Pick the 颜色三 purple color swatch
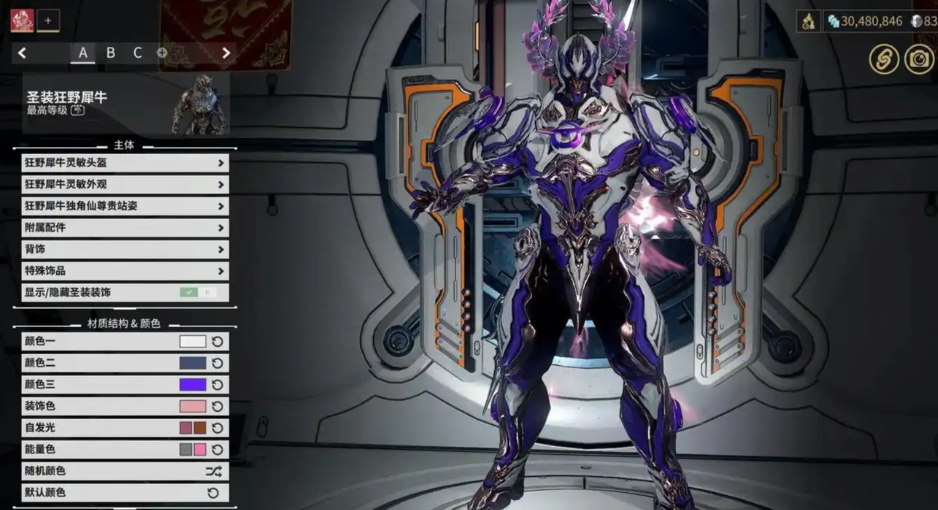This screenshot has height=510, width=938. point(192,385)
